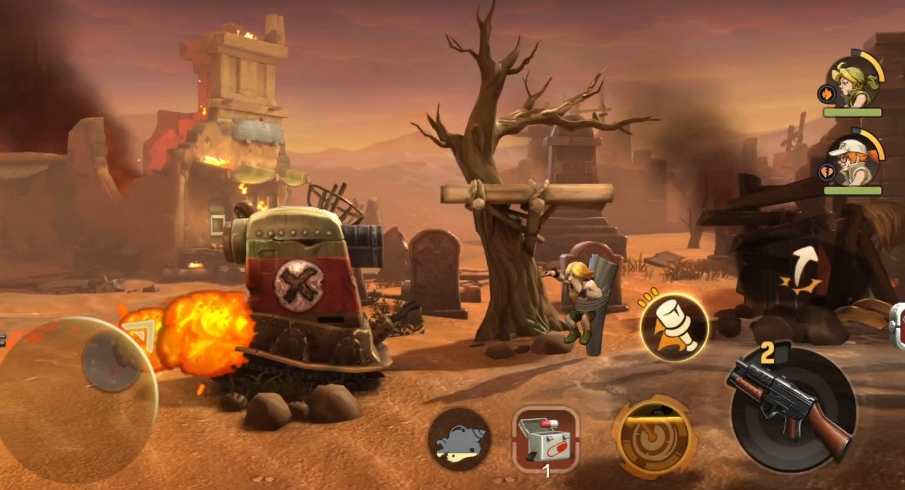Touch the virtual movement joystick

click(108, 362)
